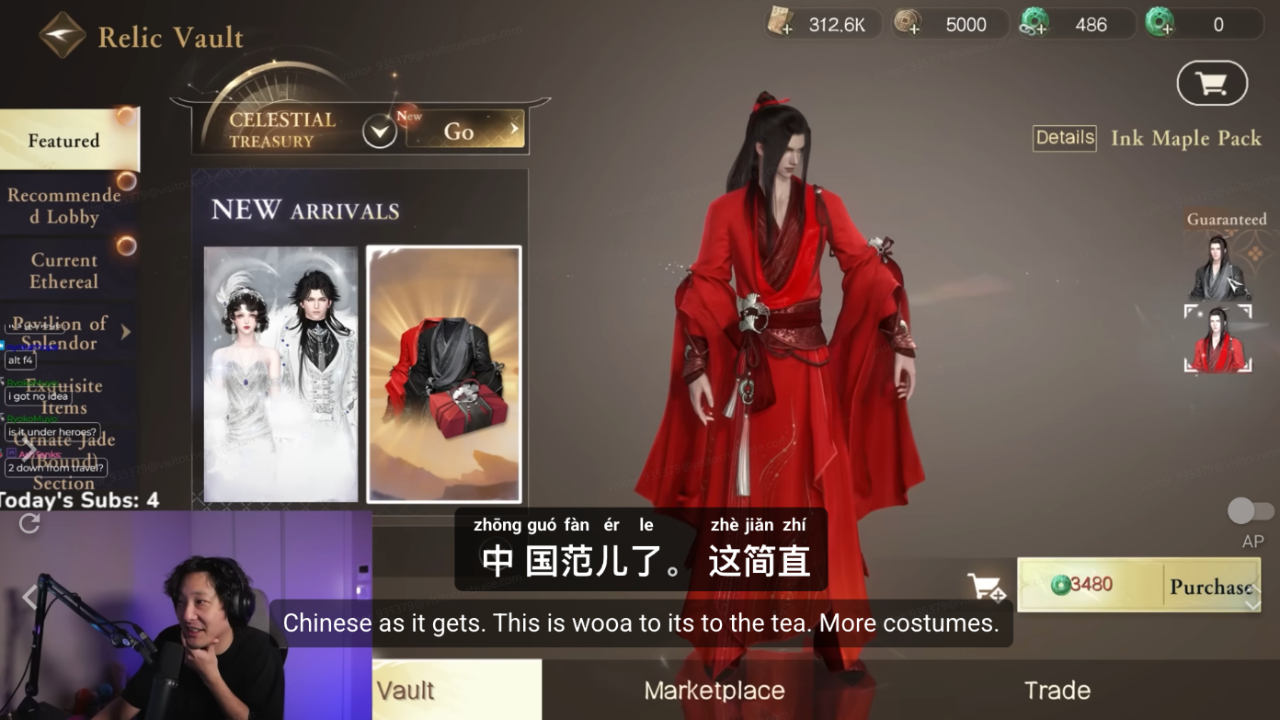Screen dimensions: 1280x720
Task: Select the red robe under Guaranteed
Action: pyautogui.click(x=1218, y=337)
